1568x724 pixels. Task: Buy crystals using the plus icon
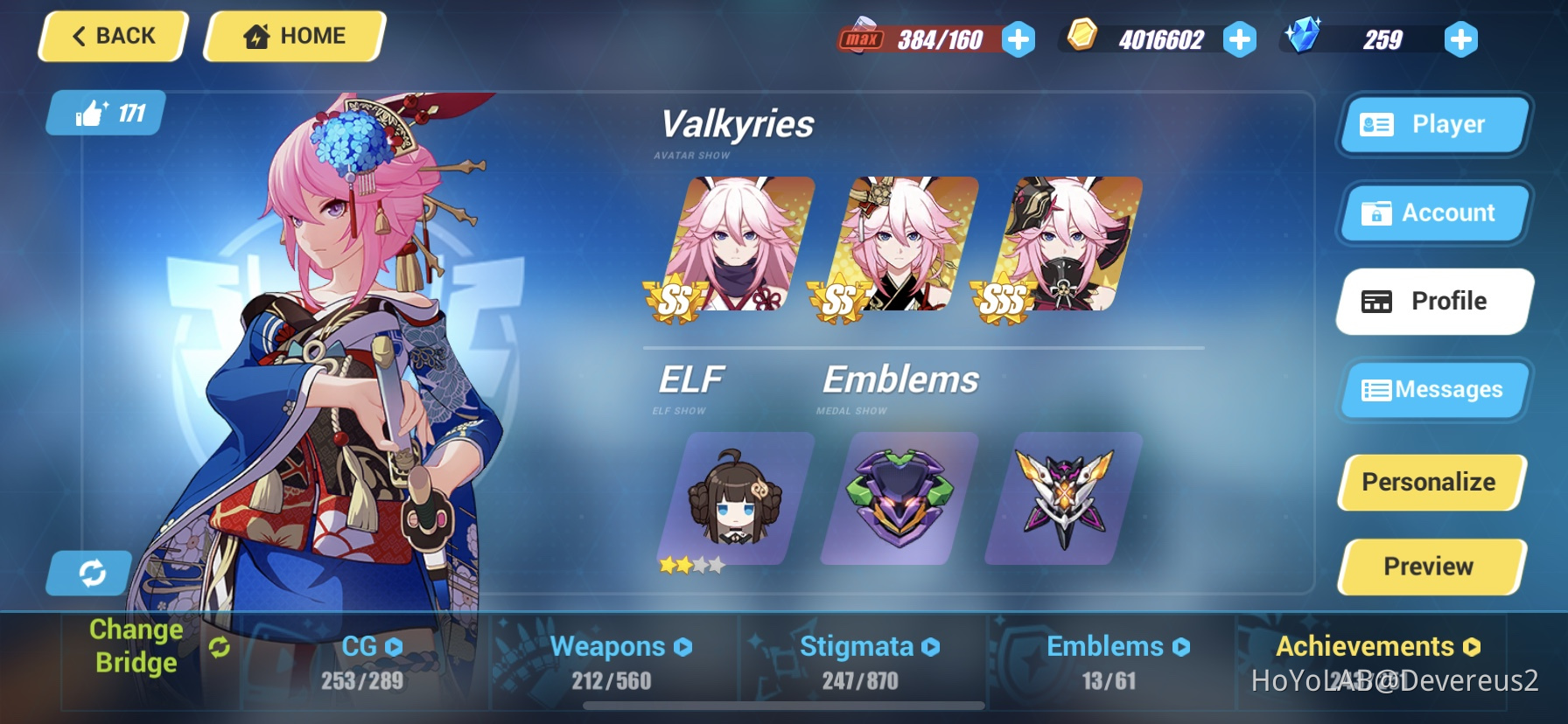(x=1459, y=38)
